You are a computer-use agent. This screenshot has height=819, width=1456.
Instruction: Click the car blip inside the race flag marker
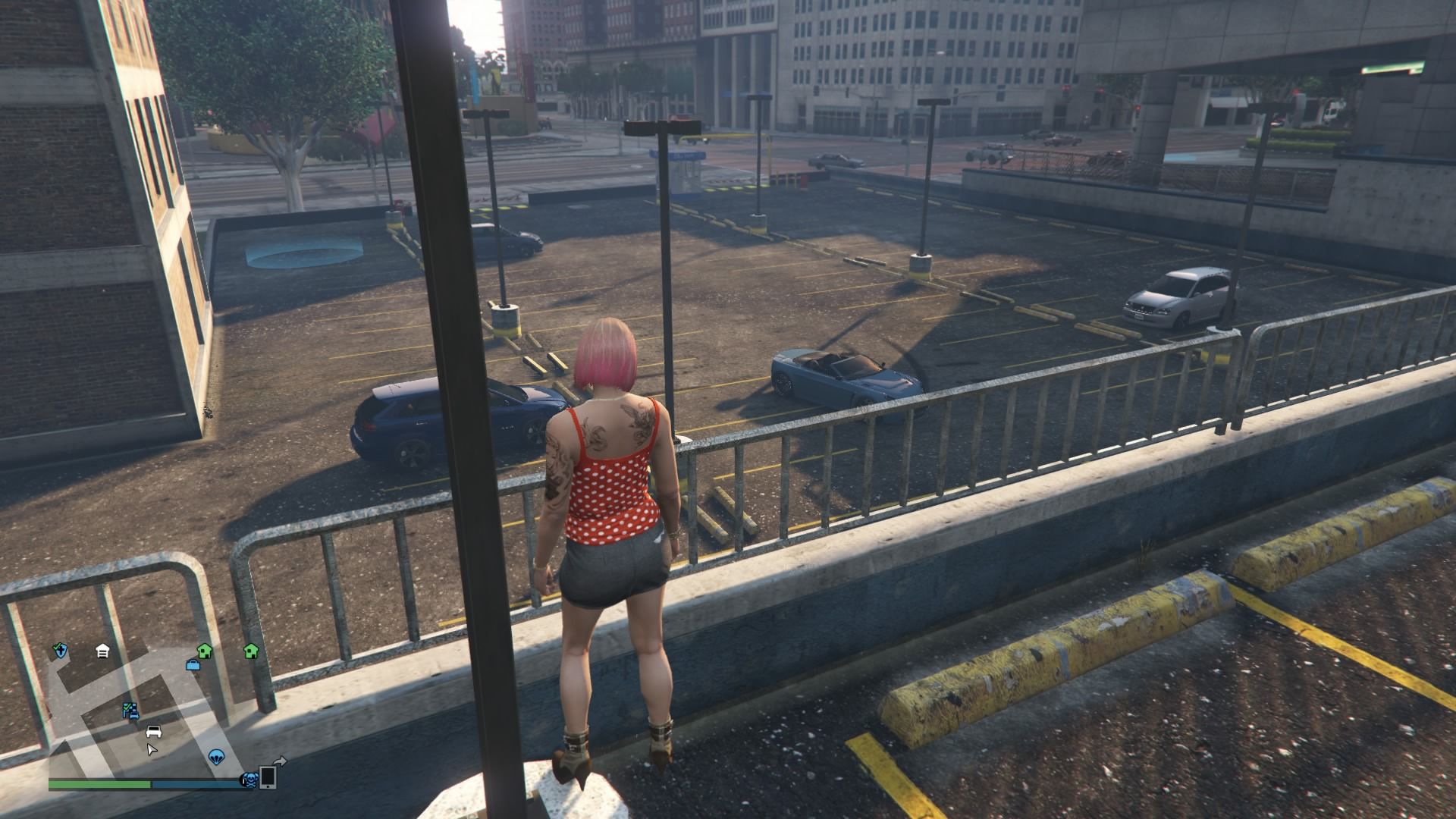[135, 714]
